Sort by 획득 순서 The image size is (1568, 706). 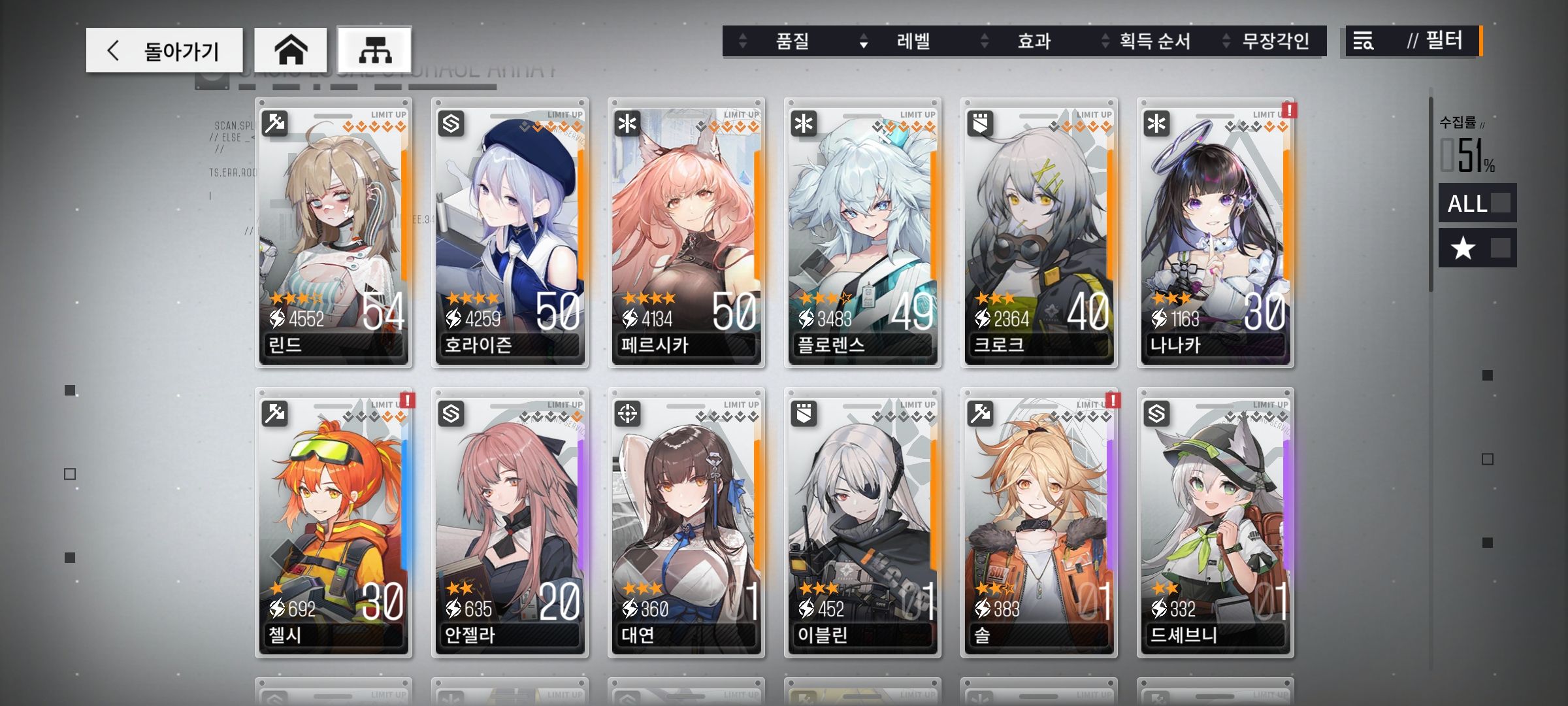pyautogui.click(x=1154, y=41)
